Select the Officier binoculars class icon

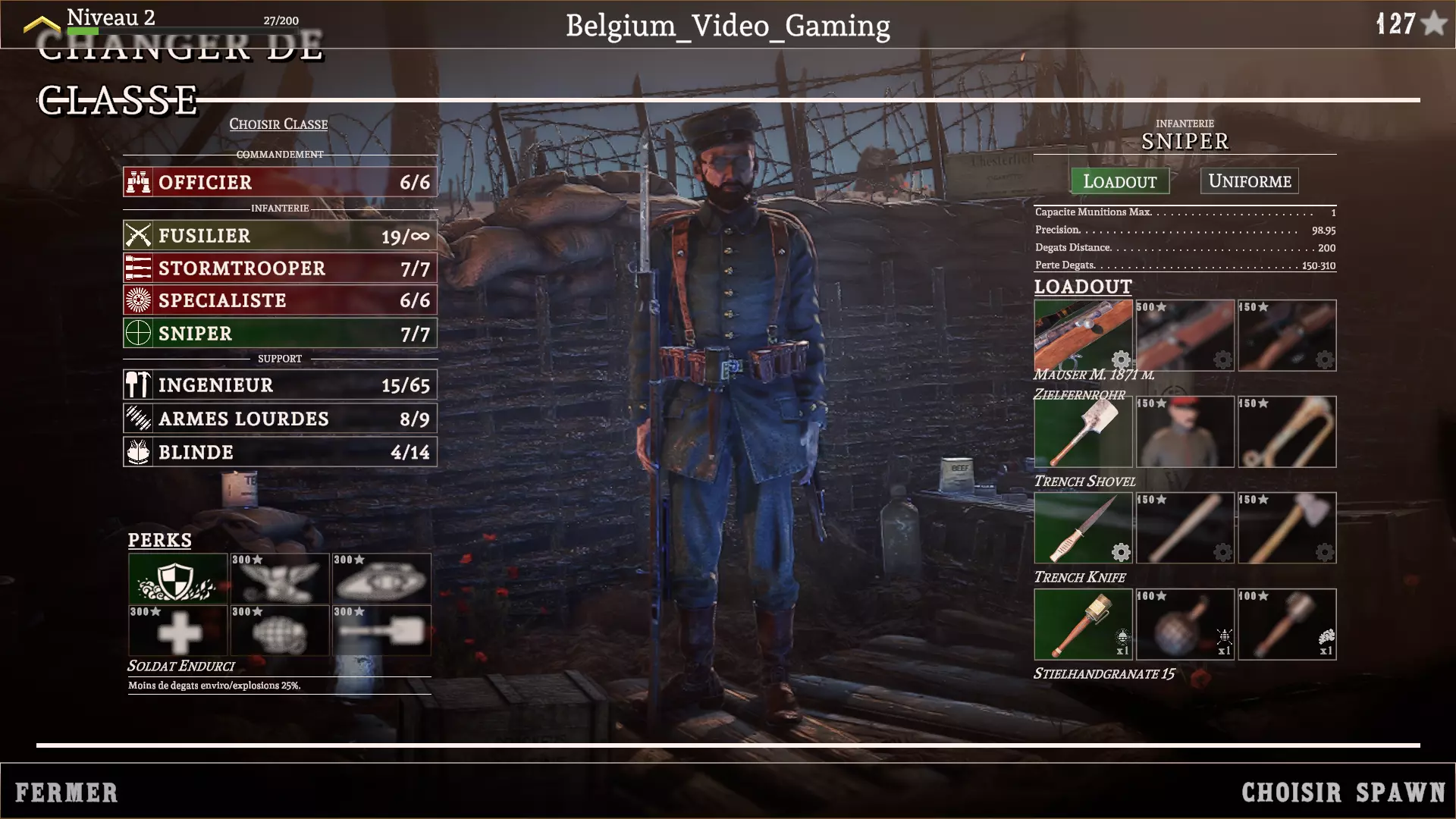pyautogui.click(x=137, y=181)
